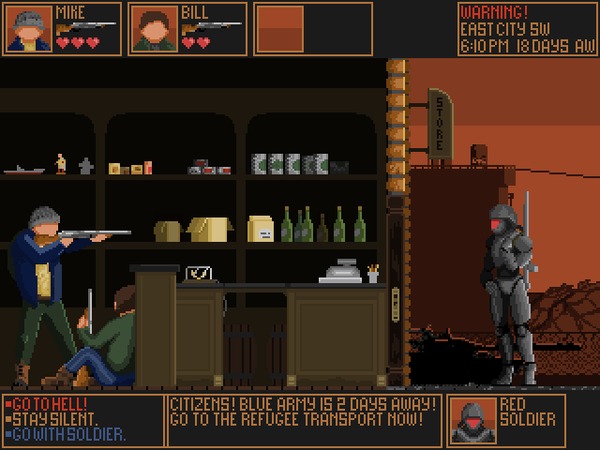Viewport: 600px width, 450px height.
Task: Click the empty third party slot
Action: [280, 28]
